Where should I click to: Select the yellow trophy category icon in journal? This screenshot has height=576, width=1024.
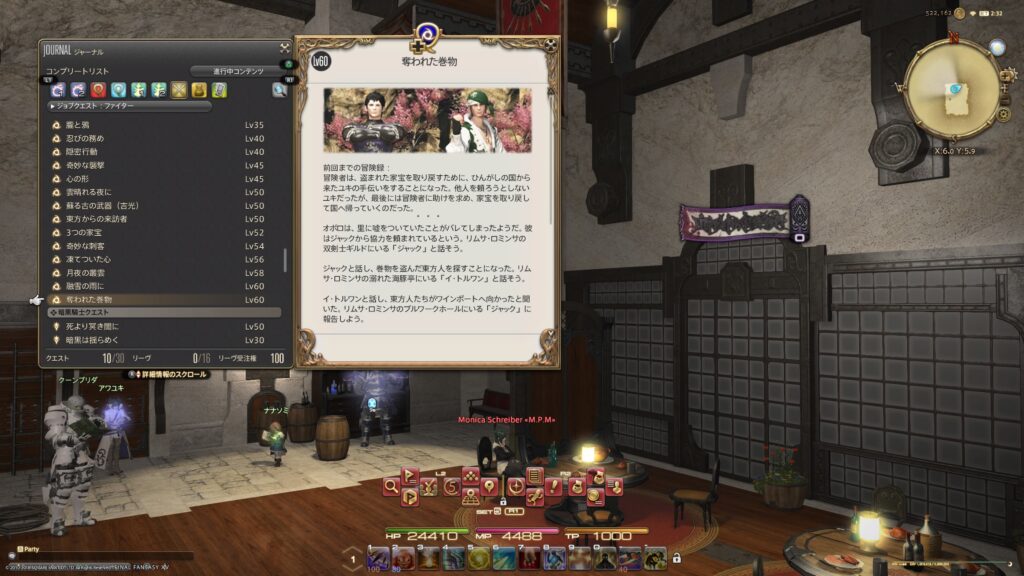pyautogui.click(x=199, y=90)
